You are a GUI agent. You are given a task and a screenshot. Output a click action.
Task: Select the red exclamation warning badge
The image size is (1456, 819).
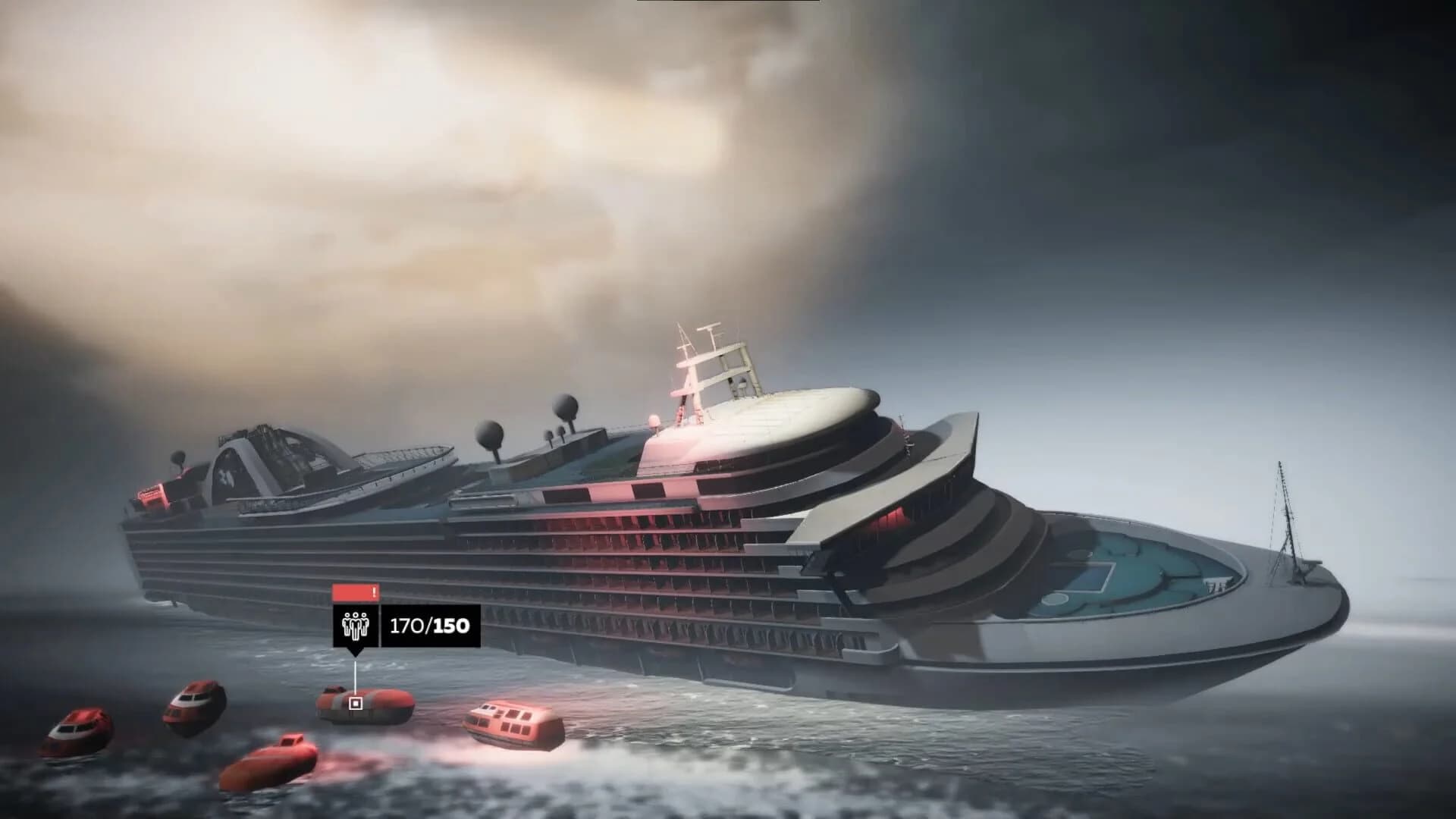pyautogui.click(x=356, y=591)
